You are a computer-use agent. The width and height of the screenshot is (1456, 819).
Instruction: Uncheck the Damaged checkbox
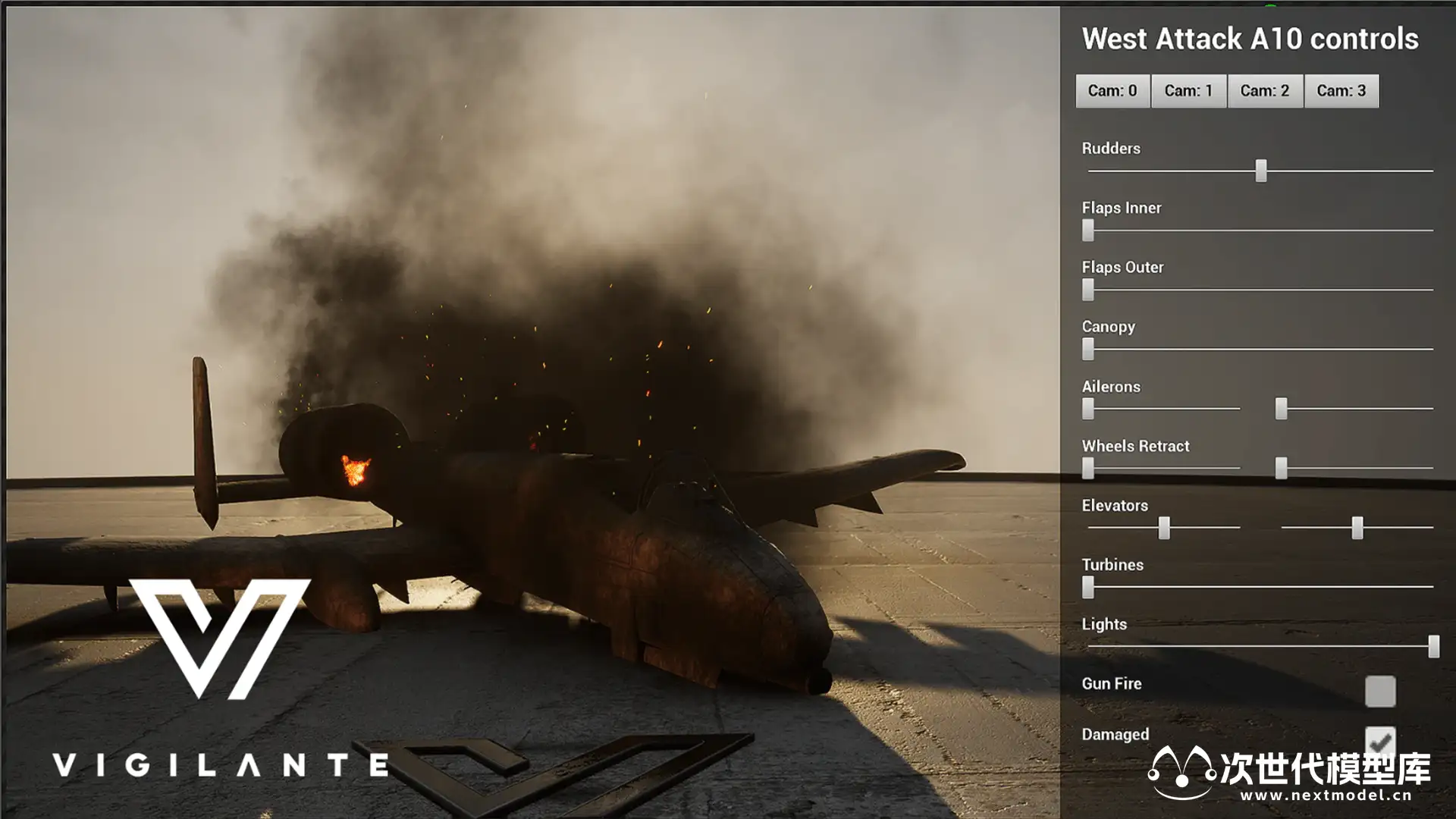tap(1379, 741)
